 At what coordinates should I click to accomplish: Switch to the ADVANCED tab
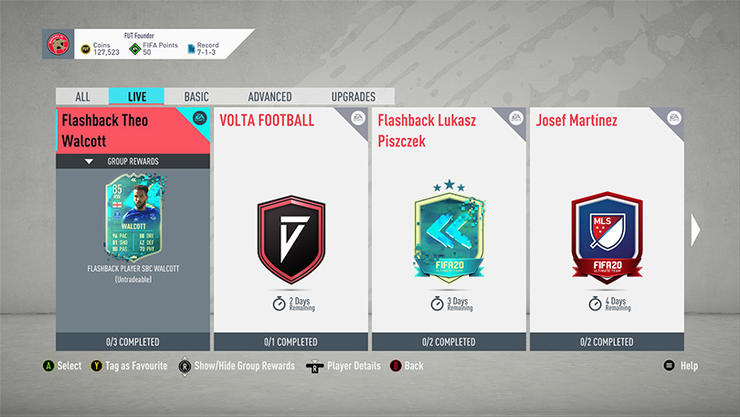coord(269,97)
